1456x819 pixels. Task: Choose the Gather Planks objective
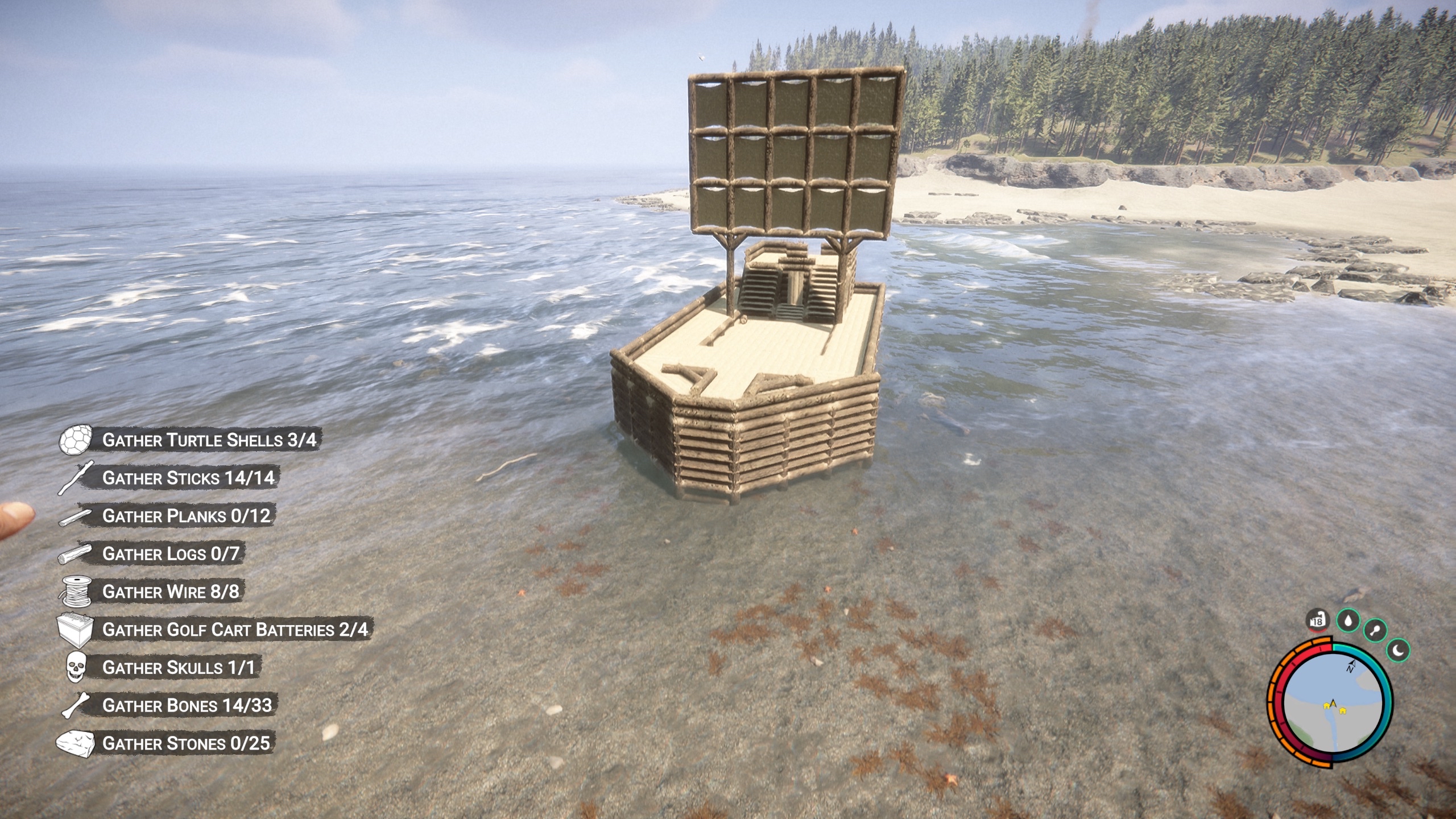pos(186,516)
